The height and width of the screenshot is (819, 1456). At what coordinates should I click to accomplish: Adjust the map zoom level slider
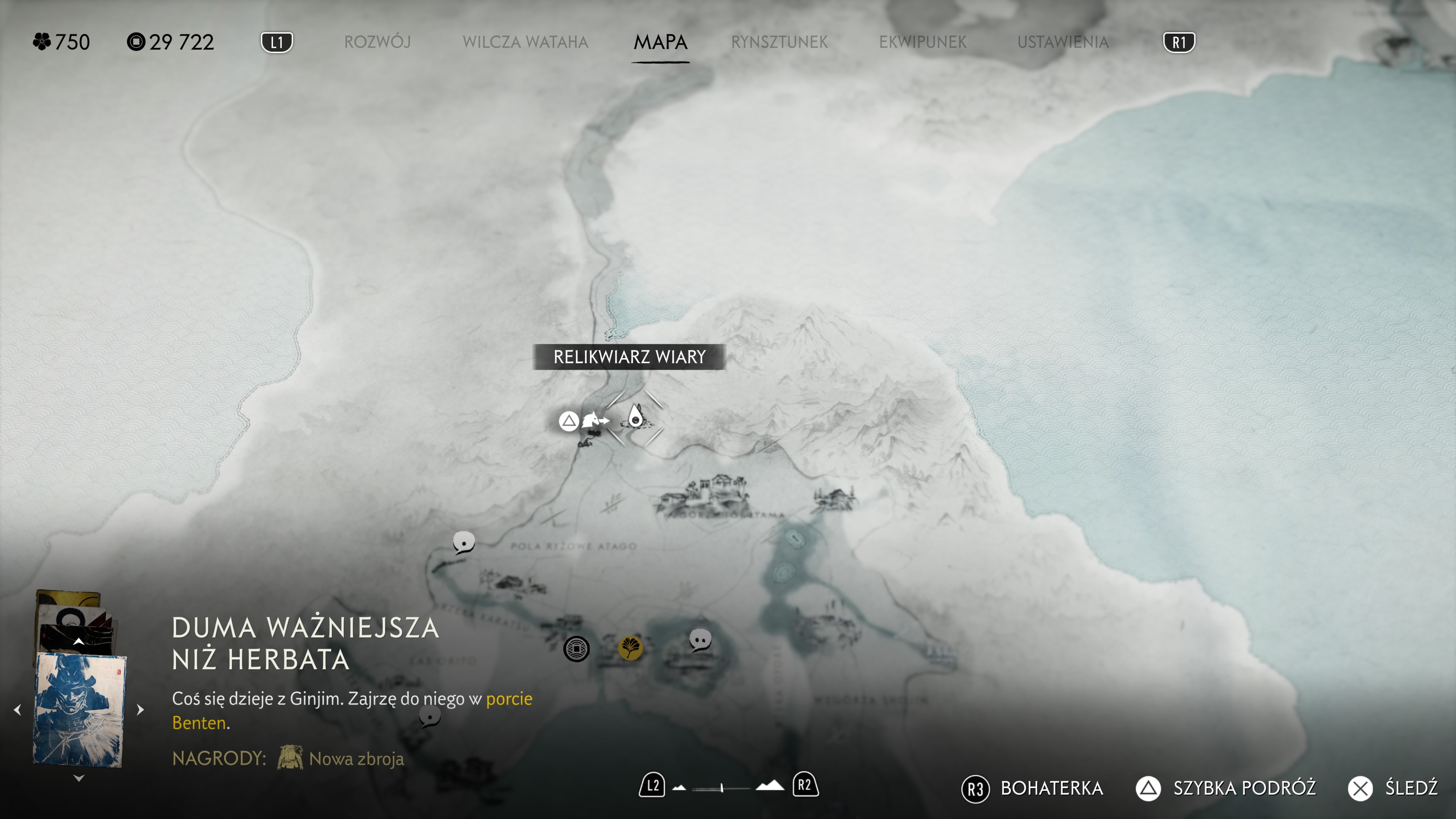click(x=722, y=788)
